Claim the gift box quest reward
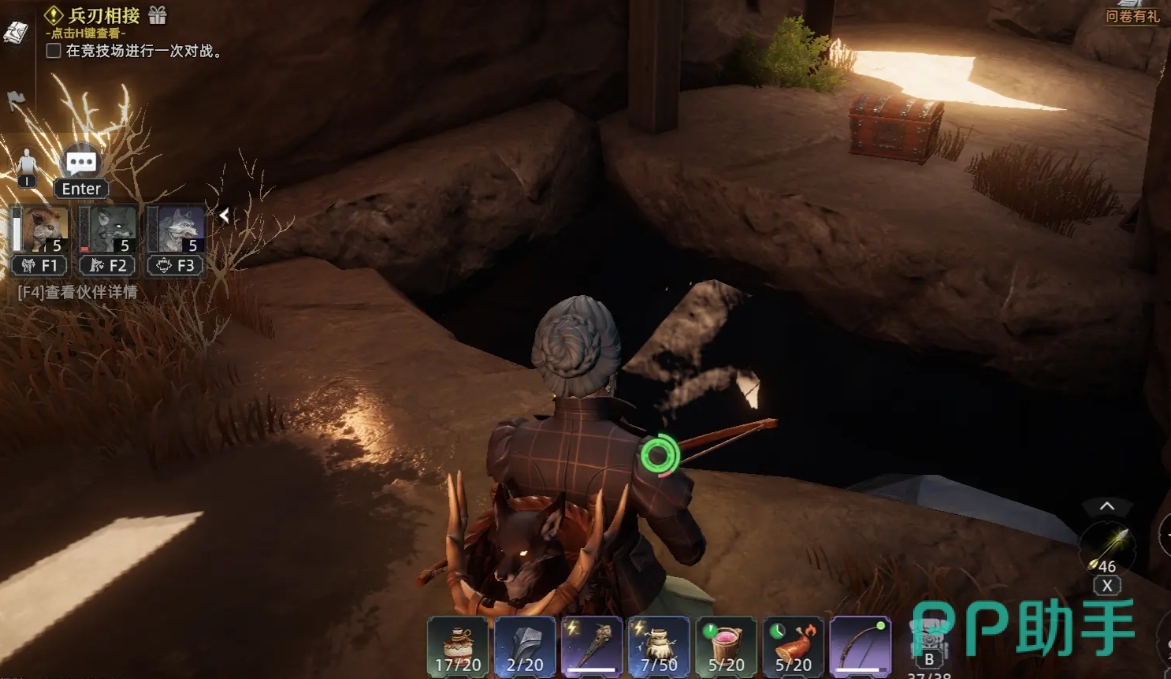This screenshot has height=679, width=1171. 157,15
